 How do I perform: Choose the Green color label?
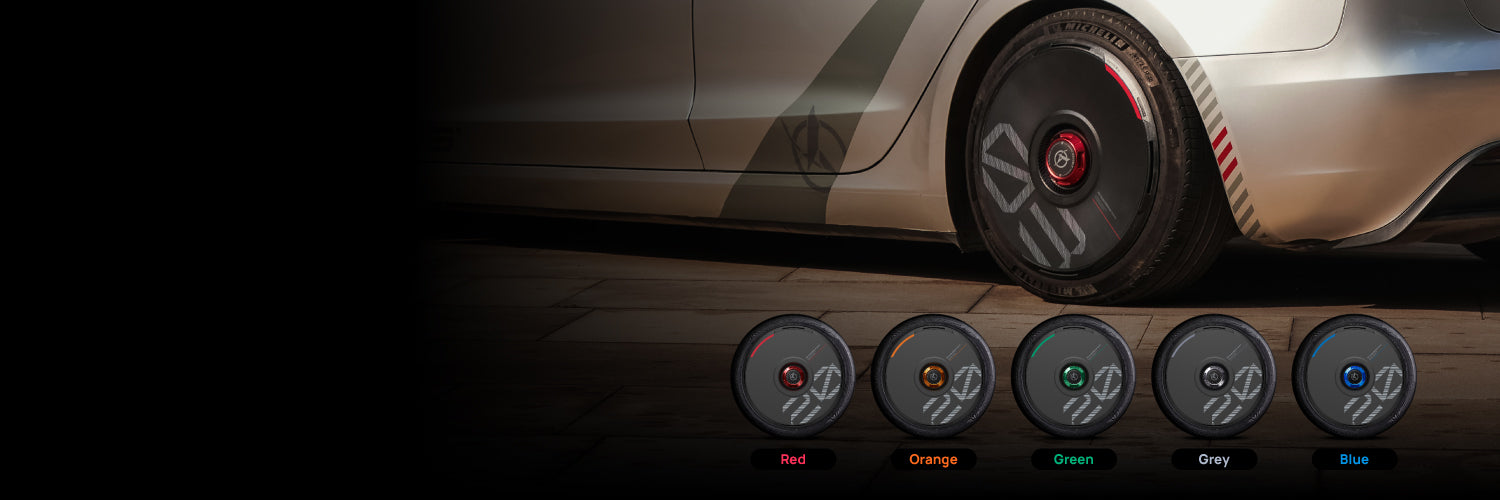coord(1073,460)
